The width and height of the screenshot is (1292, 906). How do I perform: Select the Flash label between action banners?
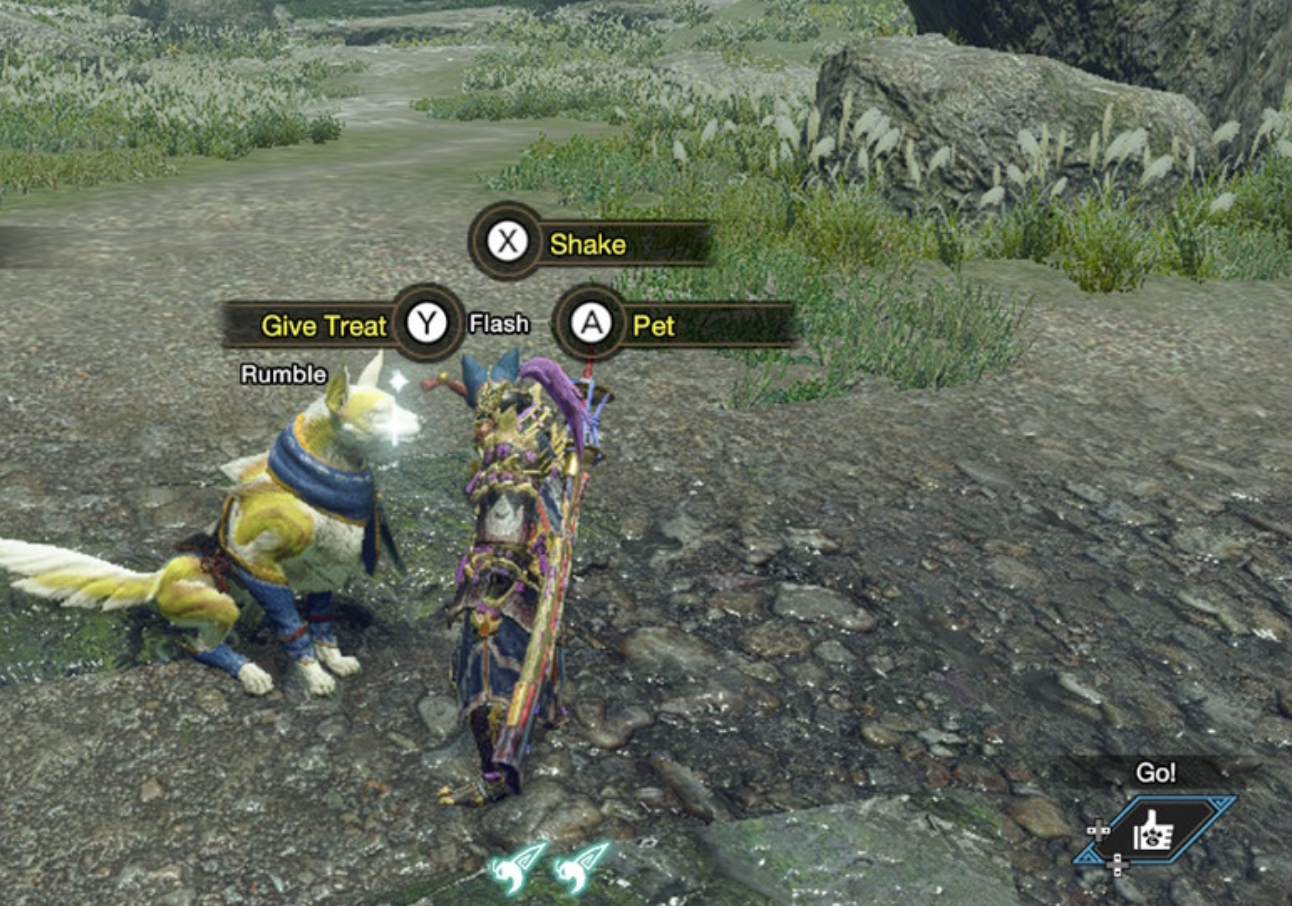[498, 323]
